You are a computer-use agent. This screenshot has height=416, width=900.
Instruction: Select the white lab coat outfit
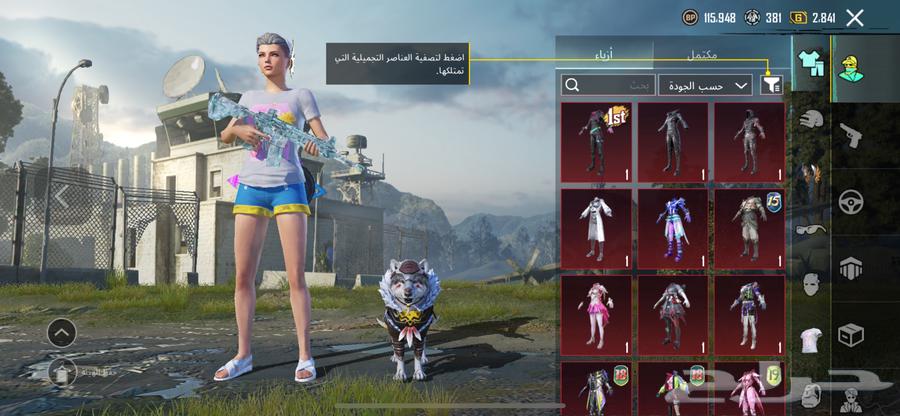[596, 225]
